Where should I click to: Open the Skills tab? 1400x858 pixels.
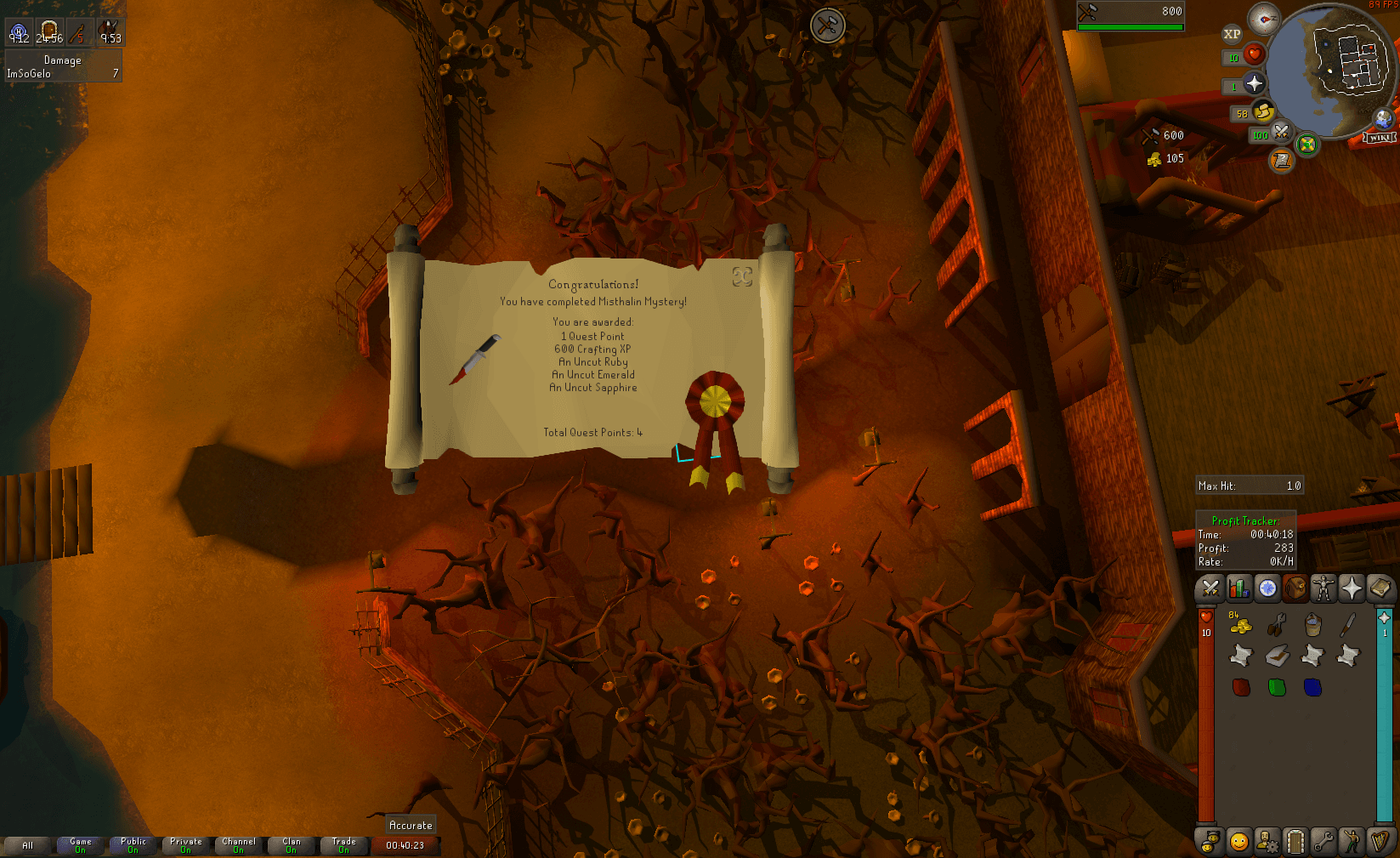(x=1238, y=588)
